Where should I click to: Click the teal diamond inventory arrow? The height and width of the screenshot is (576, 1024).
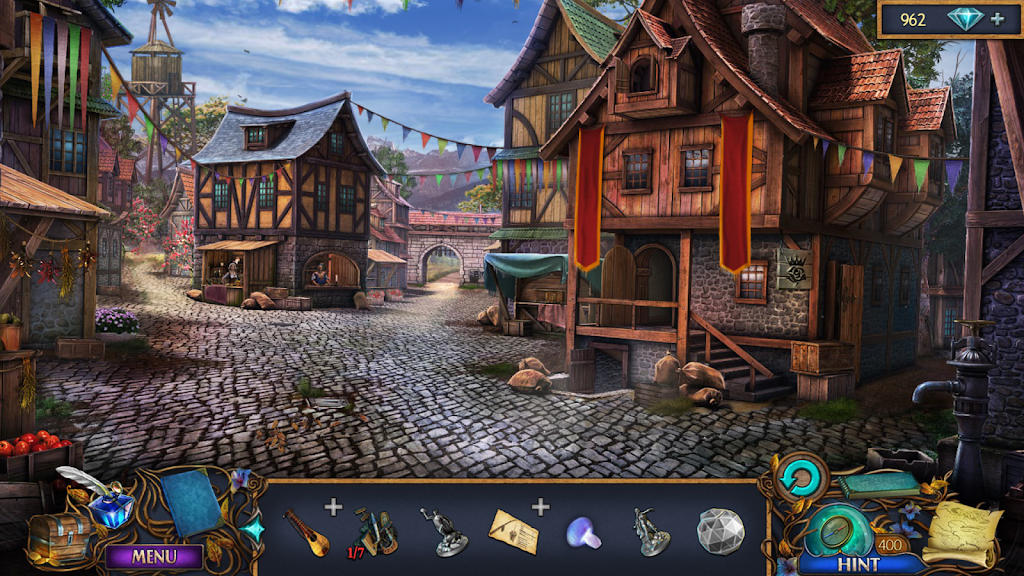pyautogui.click(x=253, y=529)
